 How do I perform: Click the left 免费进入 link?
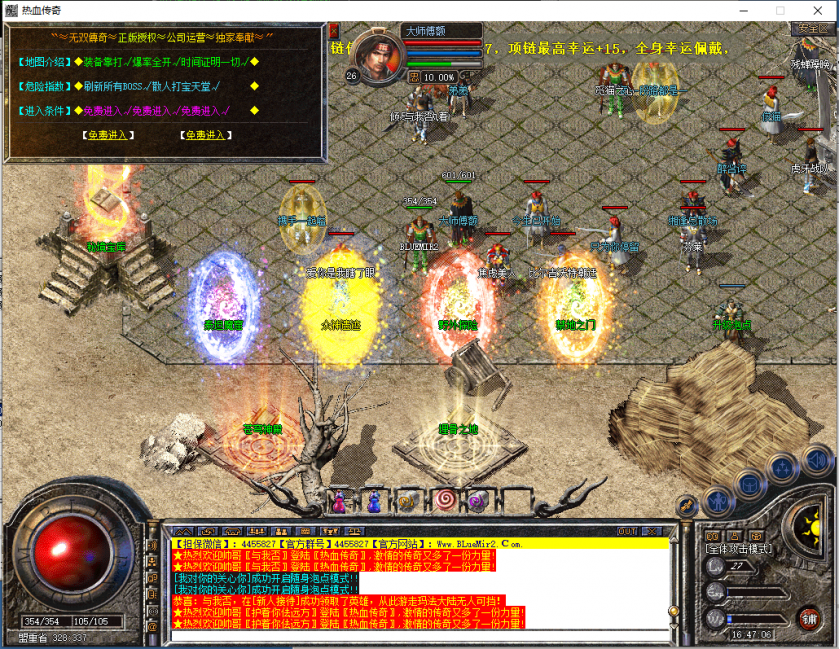point(107,135)
